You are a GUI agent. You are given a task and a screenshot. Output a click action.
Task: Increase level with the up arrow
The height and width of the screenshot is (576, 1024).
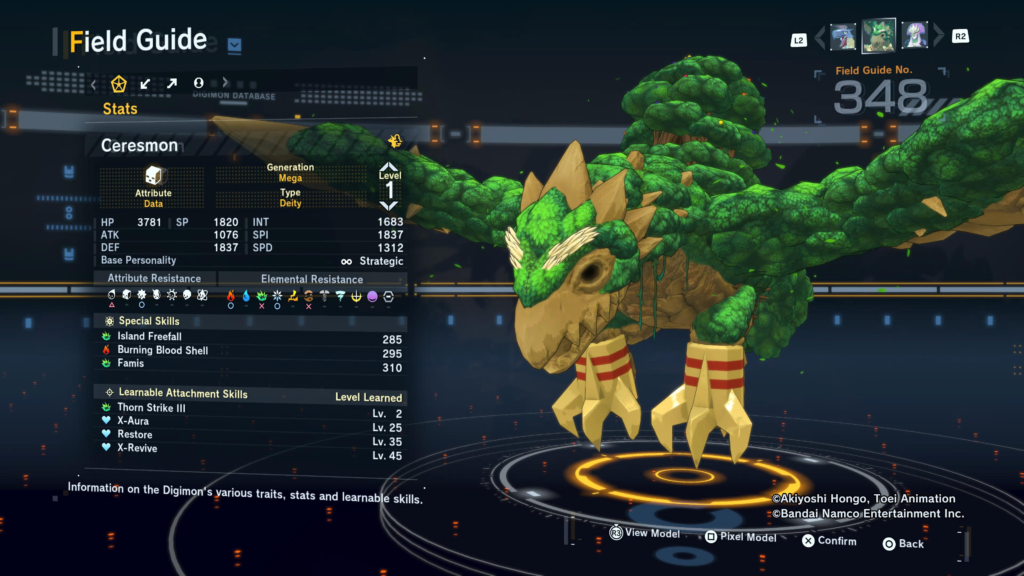coord(389,169)
